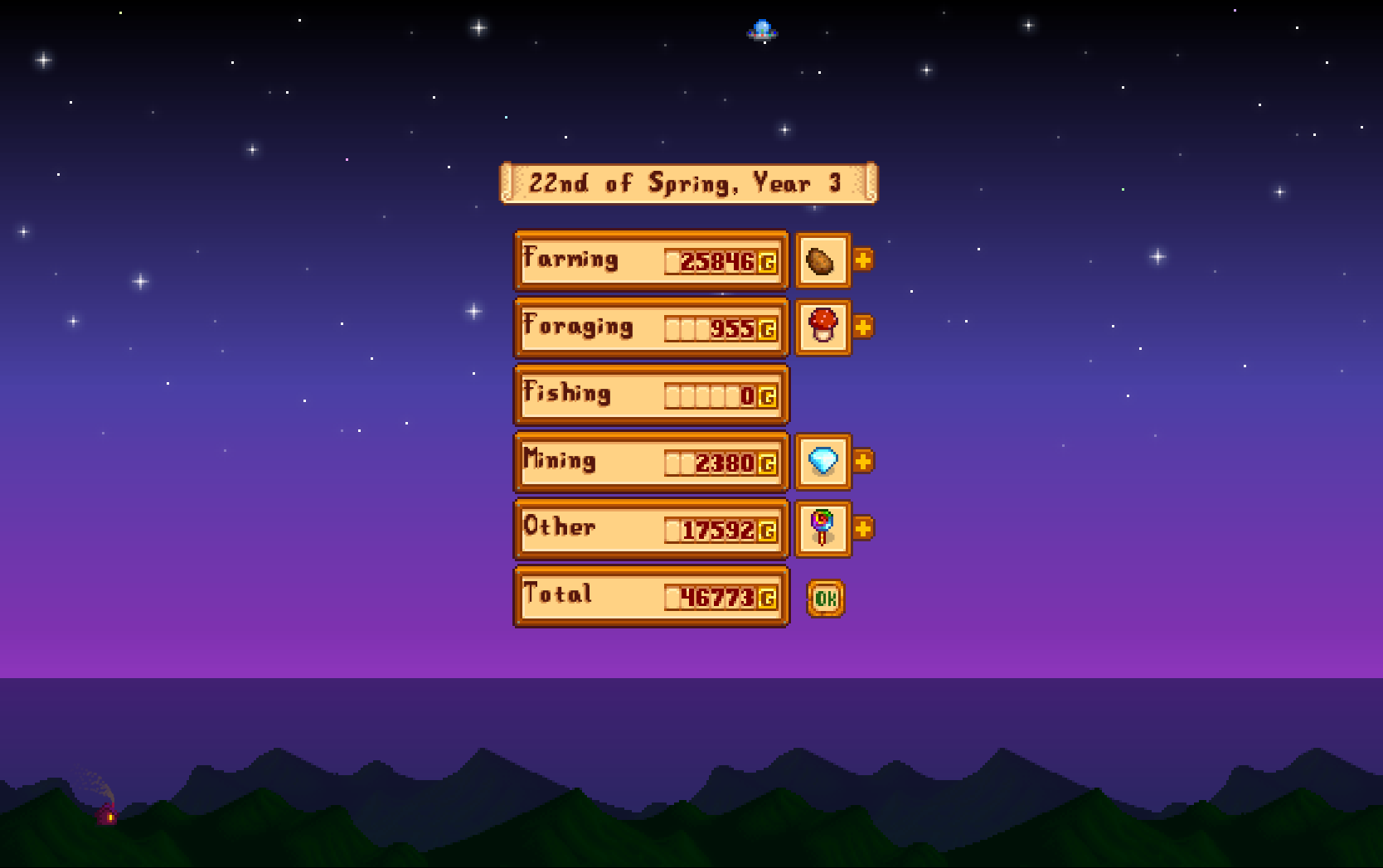Select the rainbow lollipop icon beside Other
This screenshot has height=868, width=1383.
pos(823,529)
